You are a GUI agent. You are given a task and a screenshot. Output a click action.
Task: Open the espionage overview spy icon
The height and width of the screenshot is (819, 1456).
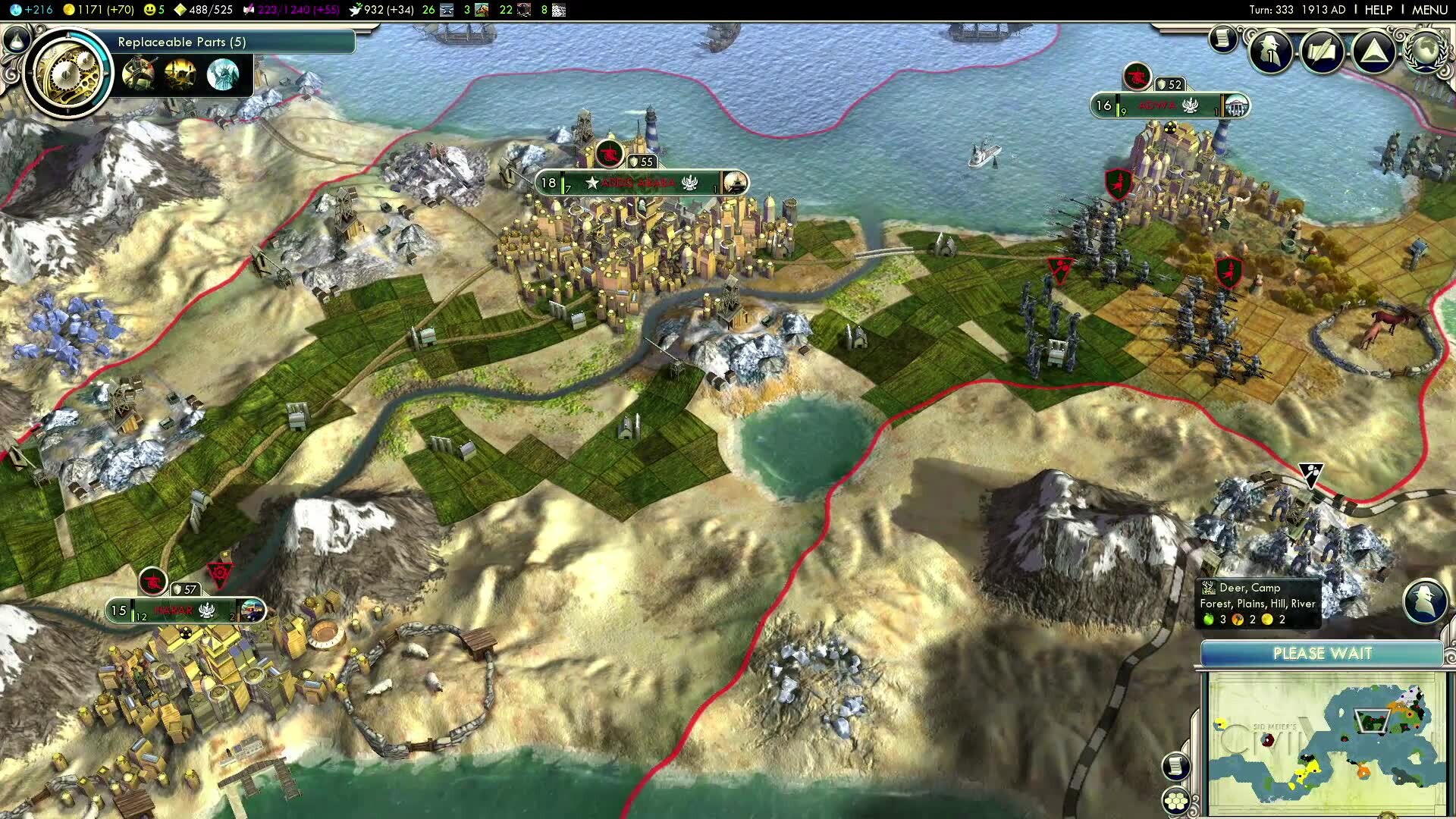tap(1271, 52)
